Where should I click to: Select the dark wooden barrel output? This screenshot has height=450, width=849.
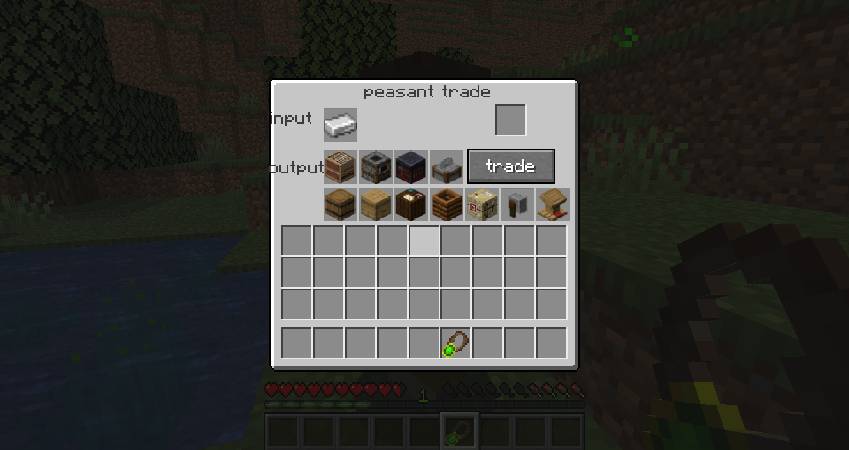click(340, 204)
